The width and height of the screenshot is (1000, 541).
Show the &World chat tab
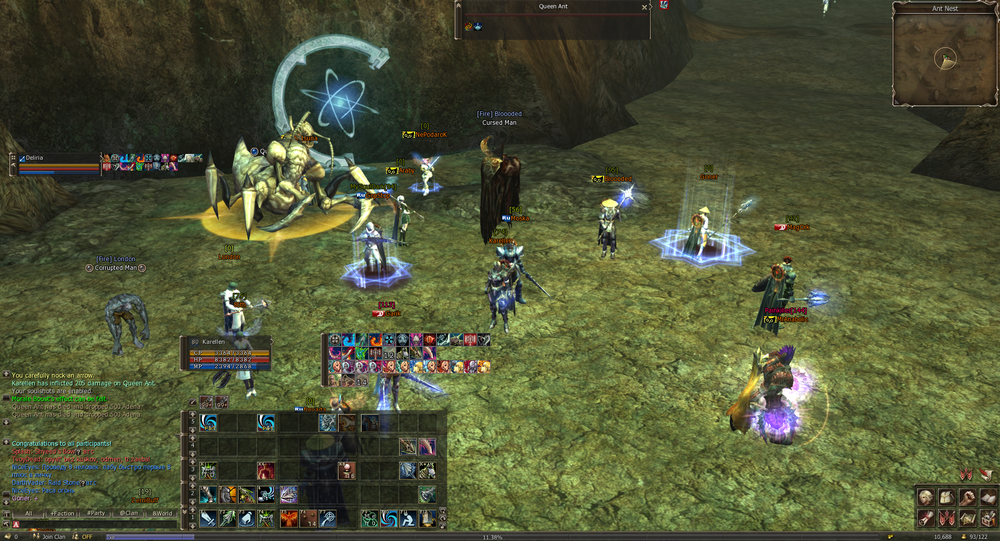pyautogui.click(x=161, y=513)
